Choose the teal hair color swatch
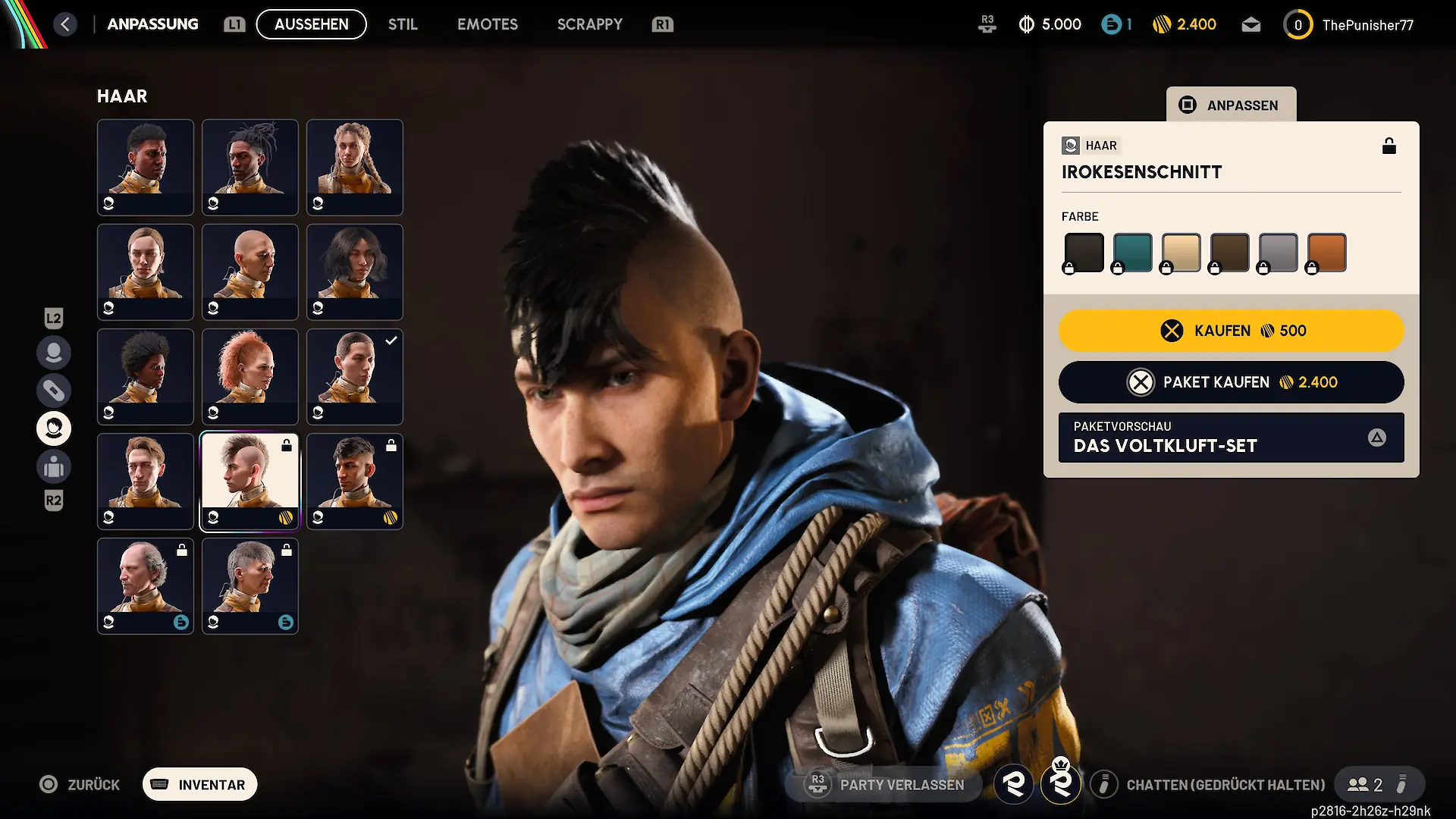 [1132, 253]
